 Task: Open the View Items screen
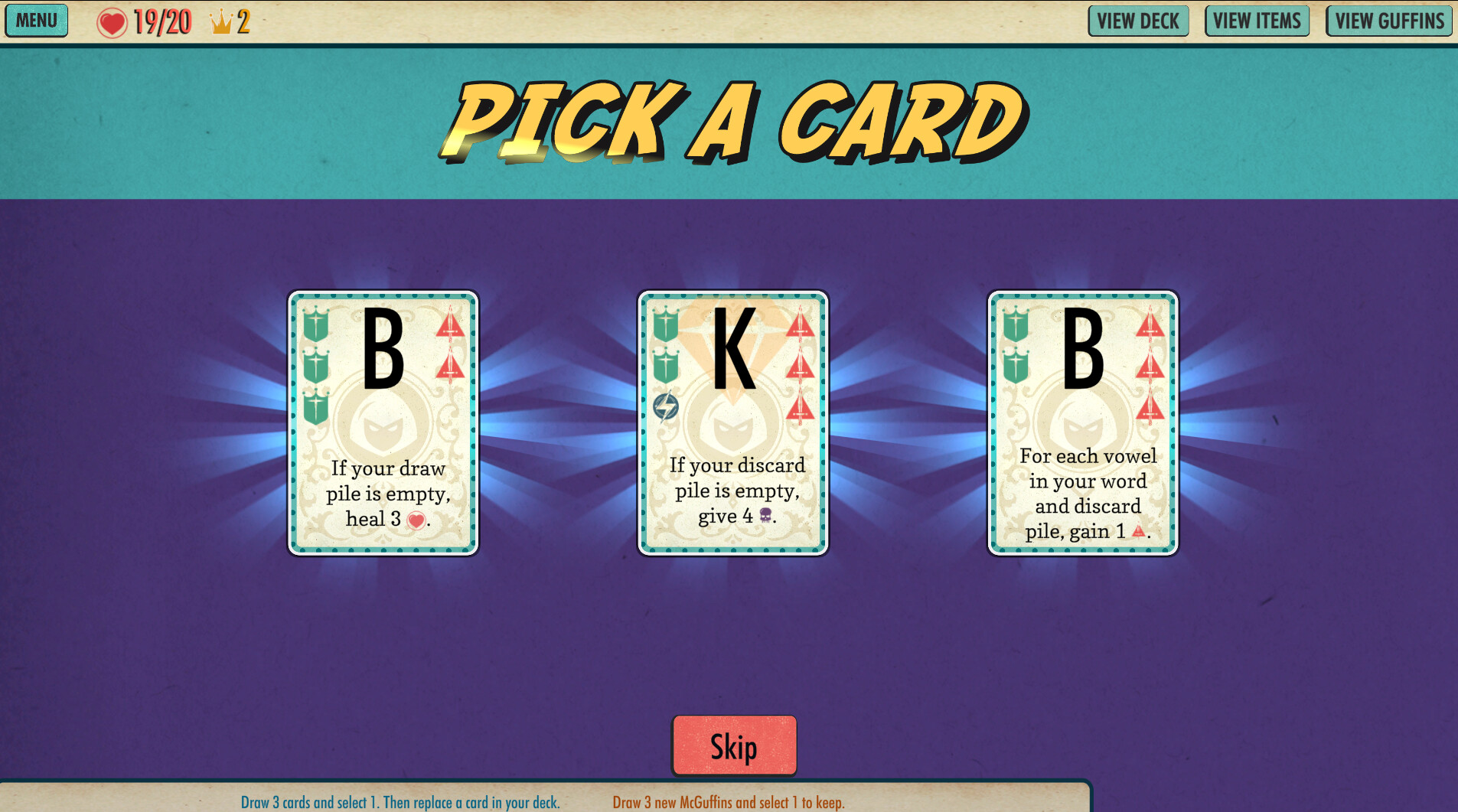pyautogui.click(x=1257, y=21)
